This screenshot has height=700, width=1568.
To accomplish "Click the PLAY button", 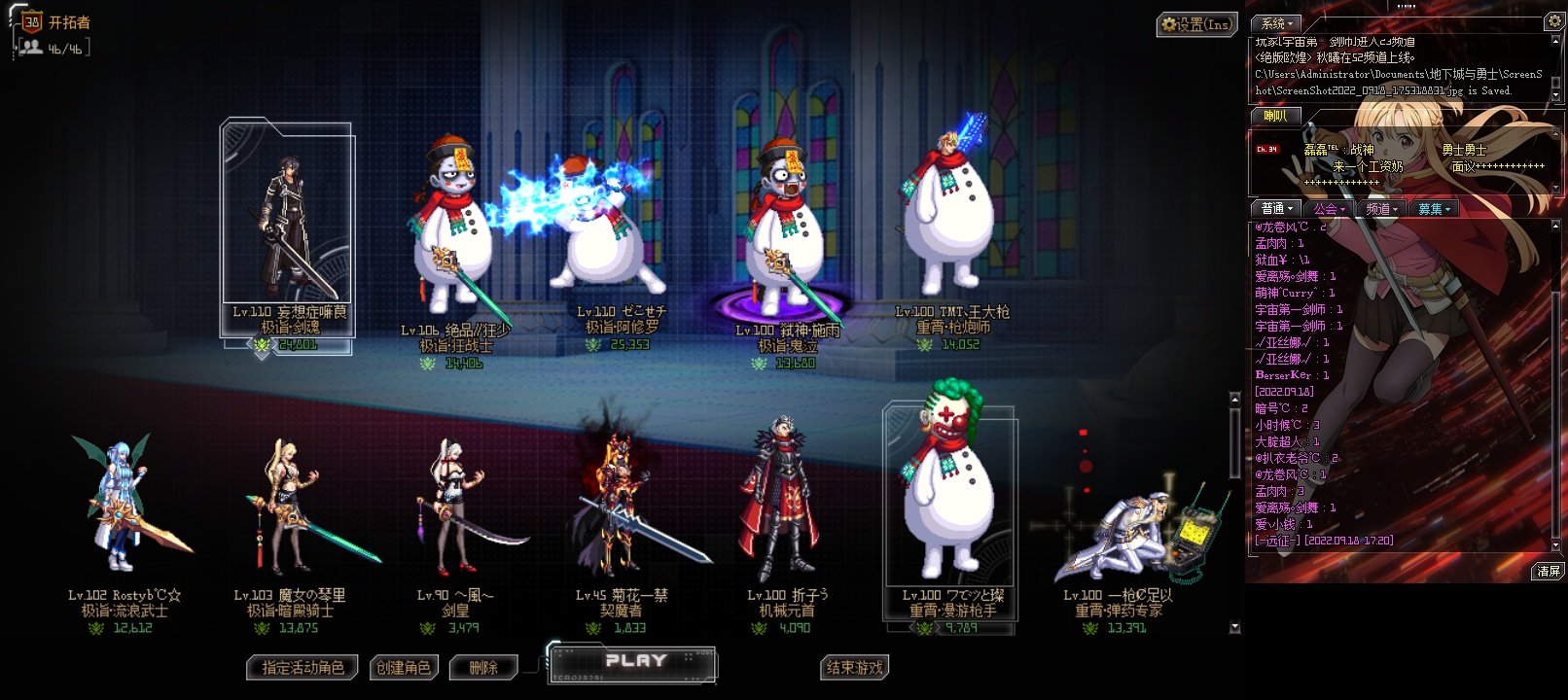I will (x=634, y=663).
